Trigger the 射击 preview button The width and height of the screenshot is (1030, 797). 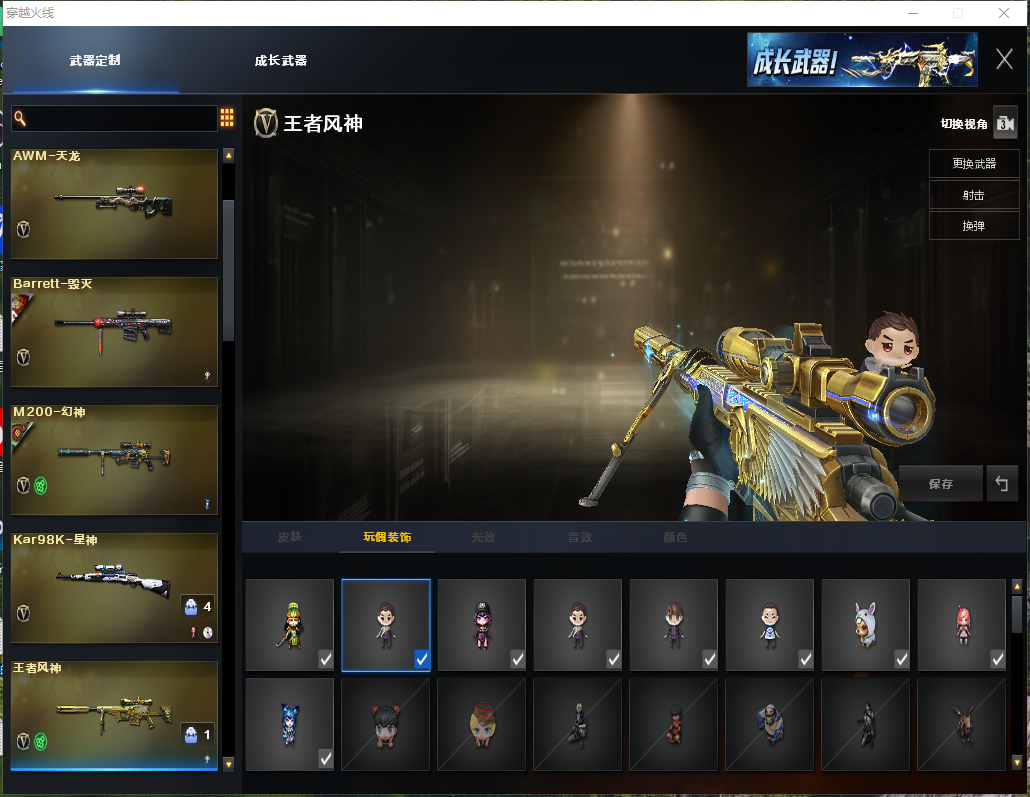click(x=974, y=195)
